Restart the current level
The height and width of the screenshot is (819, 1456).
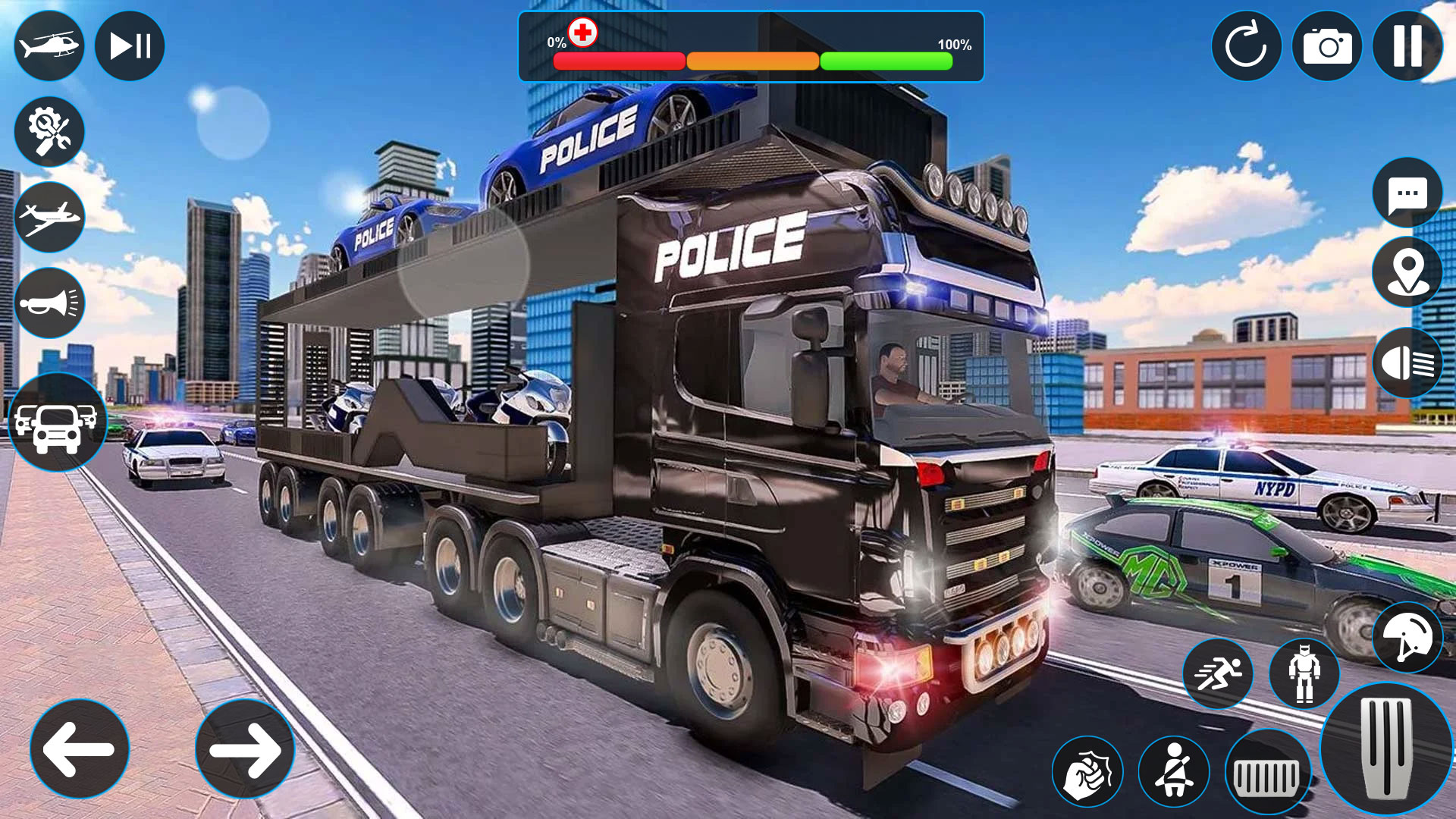[1248, 46]
